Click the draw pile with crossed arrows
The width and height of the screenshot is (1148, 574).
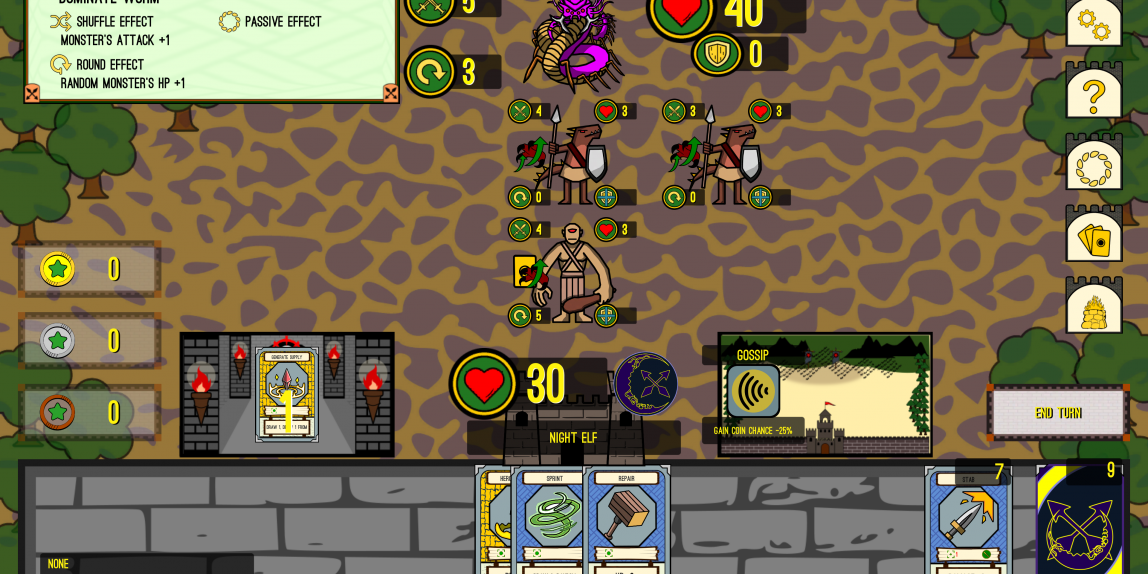tap(1080, 522)
